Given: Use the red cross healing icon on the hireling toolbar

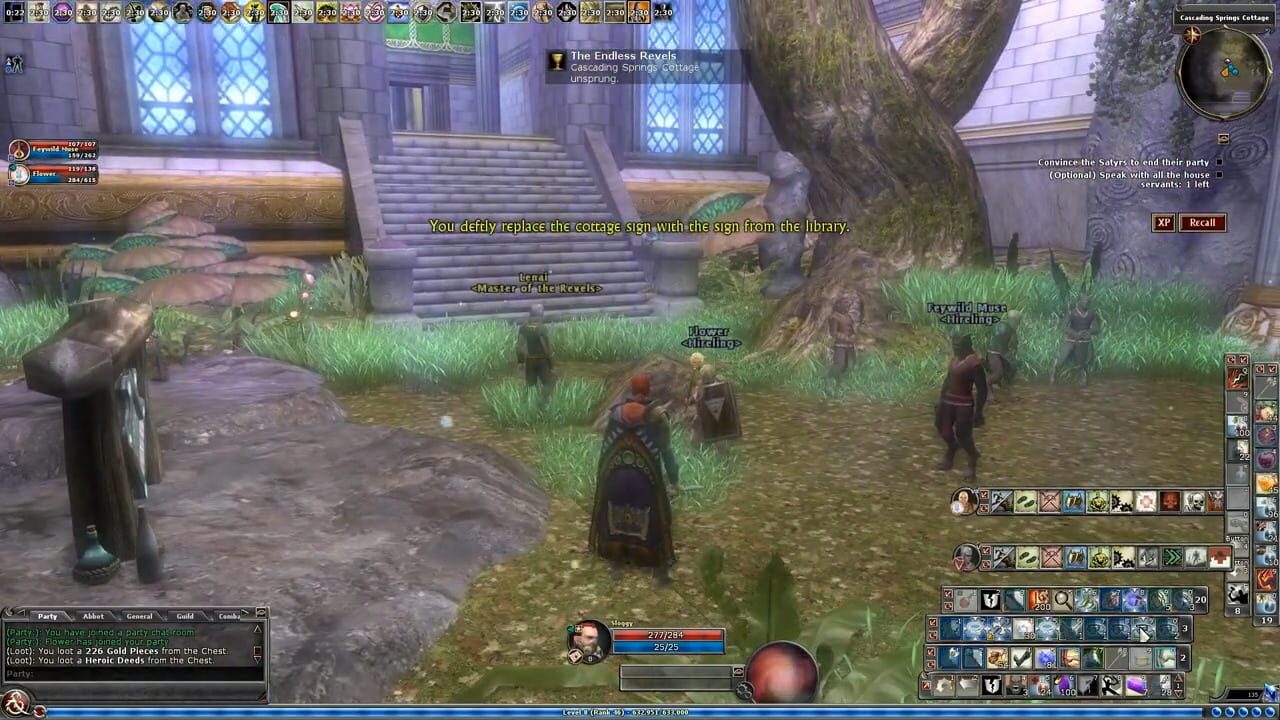Looking at the screenshot, I should click(x=1221, y=557).
